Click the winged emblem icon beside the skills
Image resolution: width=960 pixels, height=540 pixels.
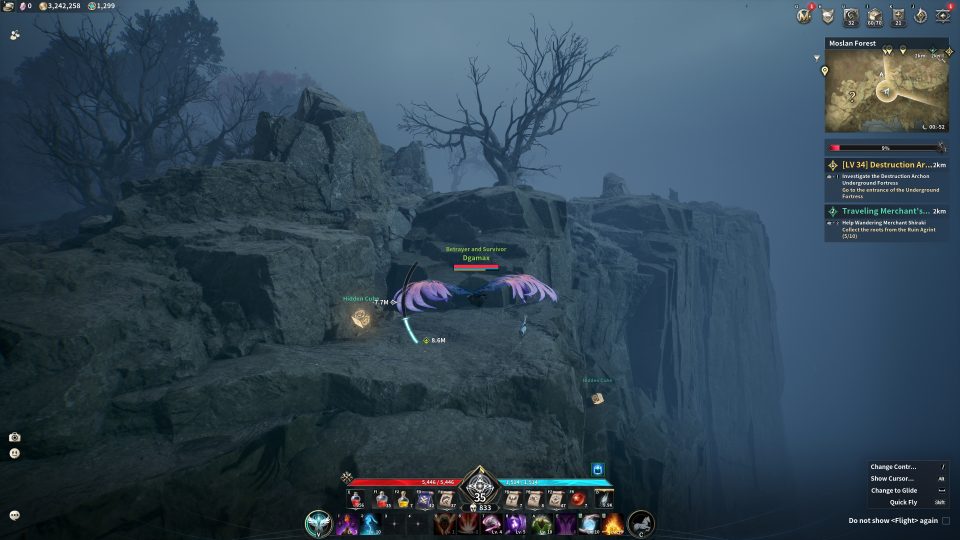319,523
